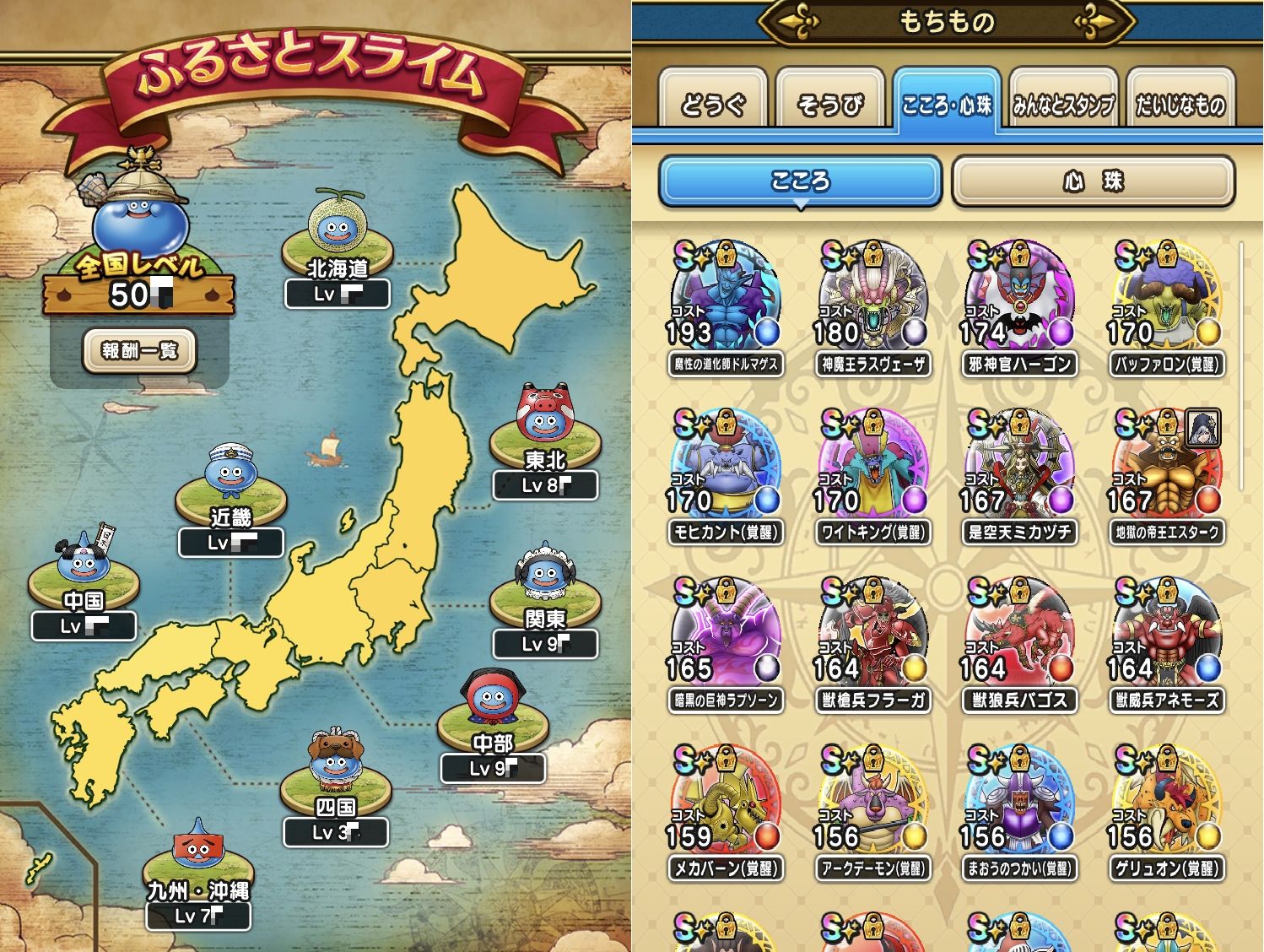Pick the 中国 region slime
Image resolution: width=1264 pixels, height=952 pixels.
click(x=83, y=565)
